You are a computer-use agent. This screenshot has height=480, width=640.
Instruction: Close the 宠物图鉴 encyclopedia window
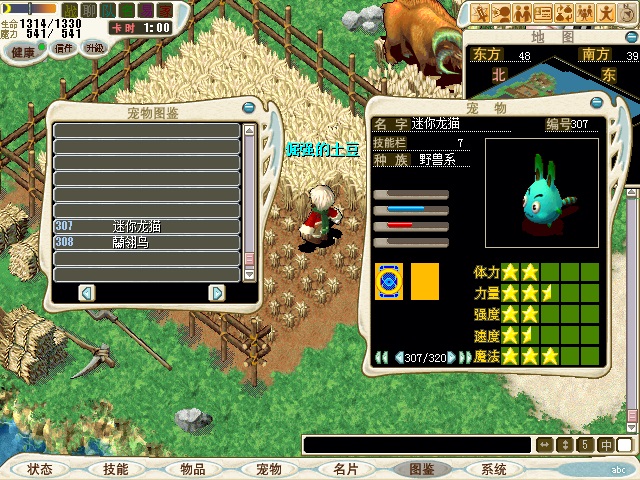pyautogui.click(x=249, y=109)
